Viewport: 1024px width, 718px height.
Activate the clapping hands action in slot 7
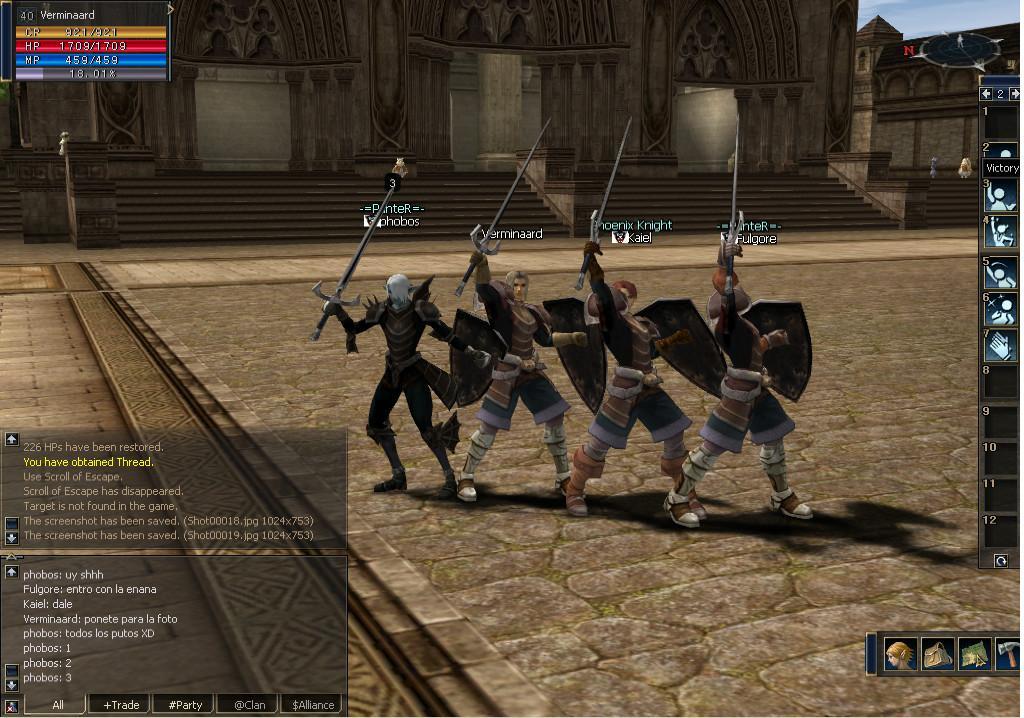coord(1002,345)
